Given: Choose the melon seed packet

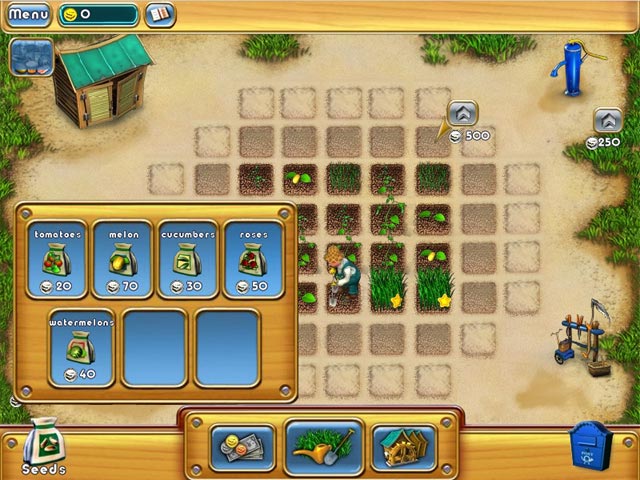Looking at the screenshot, I should (x=122, y=258).
